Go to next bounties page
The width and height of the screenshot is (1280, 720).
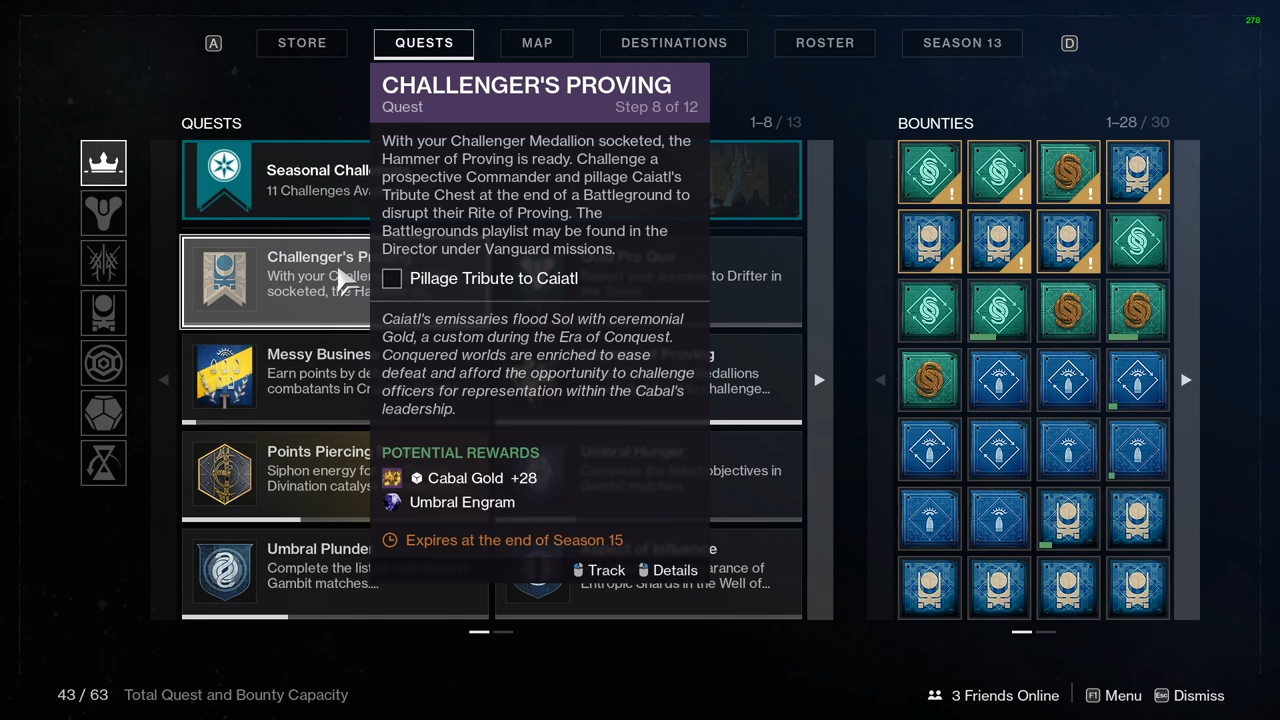click(1186, 380)
